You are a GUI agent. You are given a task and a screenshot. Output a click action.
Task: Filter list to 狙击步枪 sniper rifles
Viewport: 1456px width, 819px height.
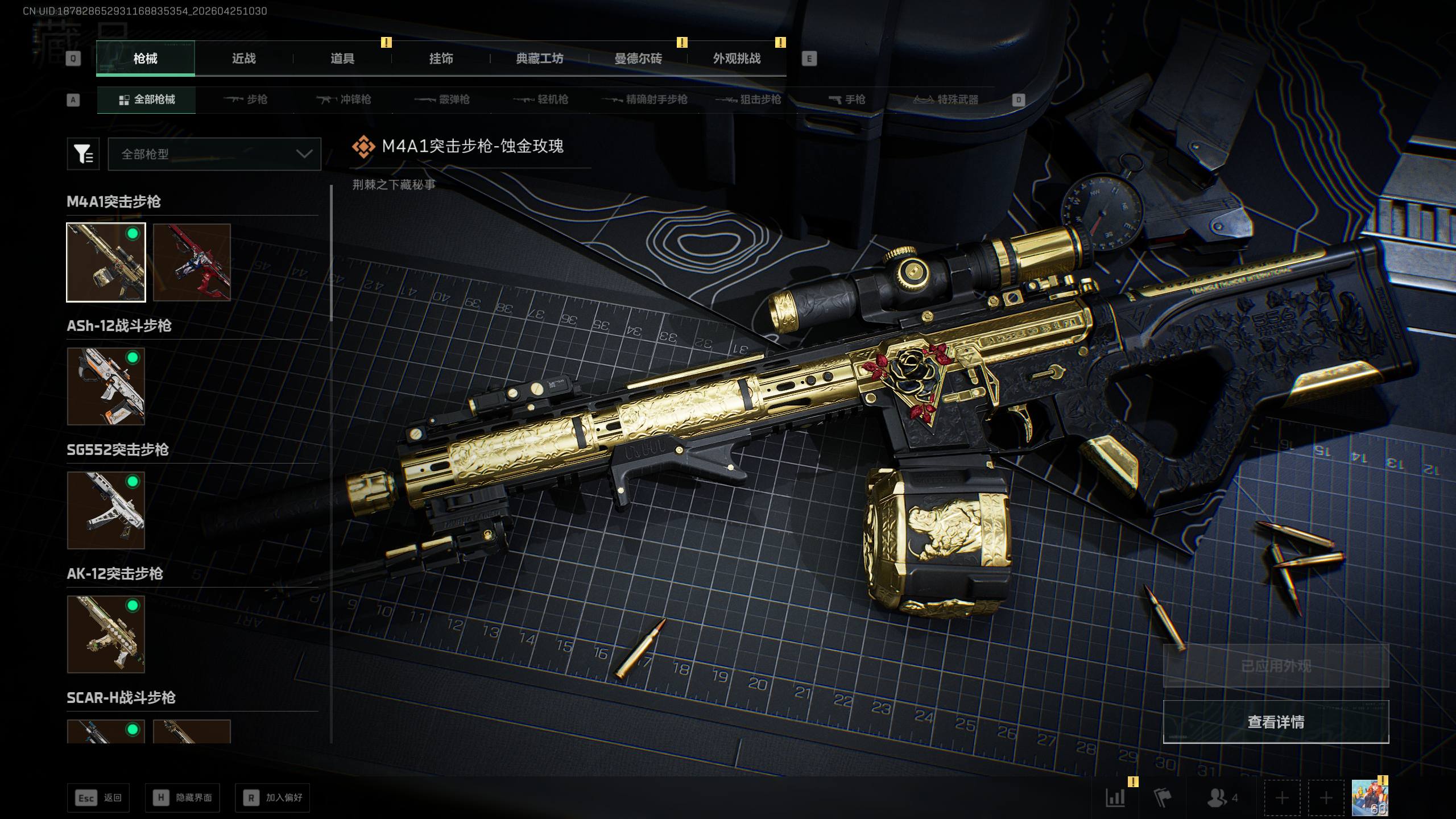coord(748,100)
